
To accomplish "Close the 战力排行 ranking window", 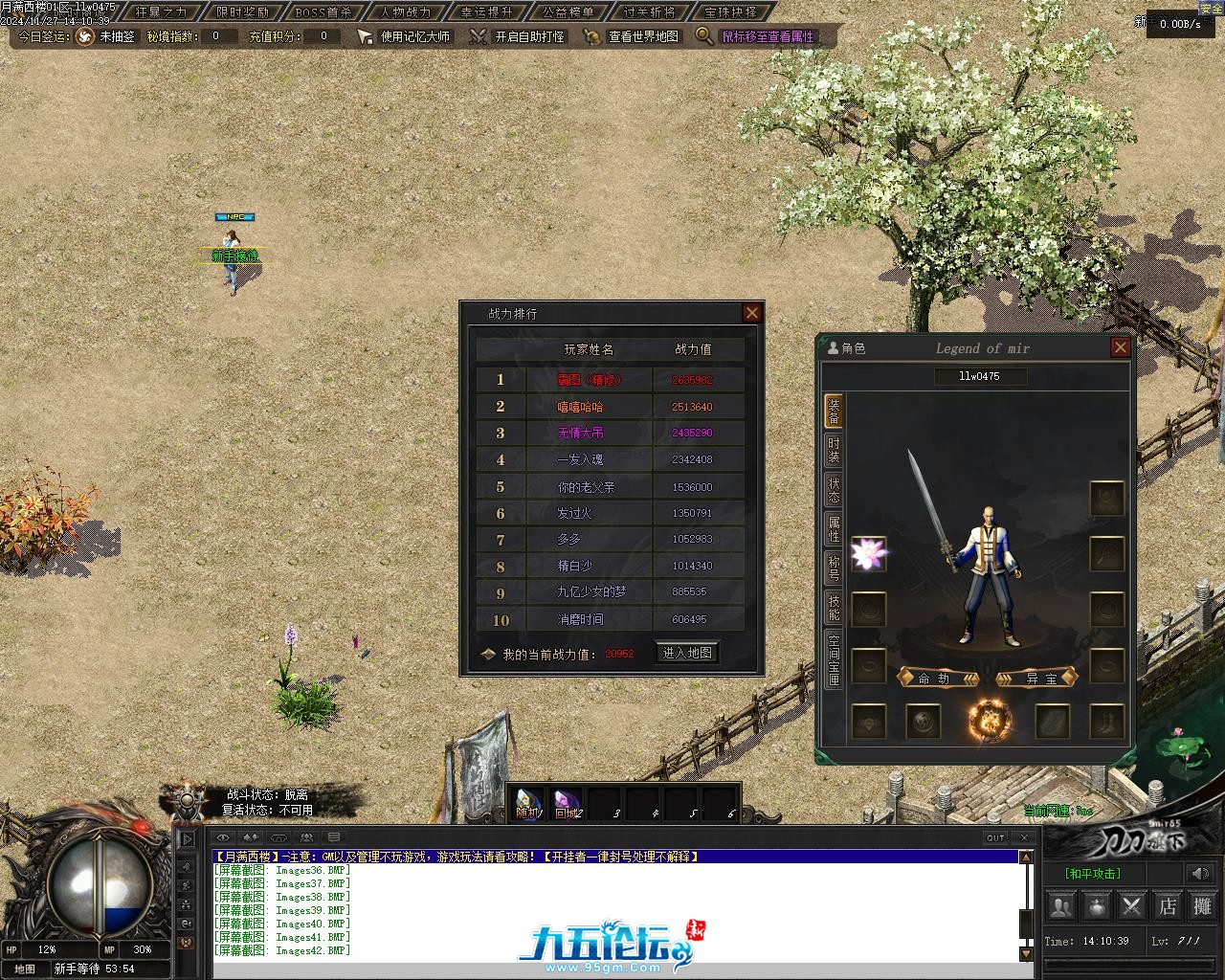I will point(752,313).
